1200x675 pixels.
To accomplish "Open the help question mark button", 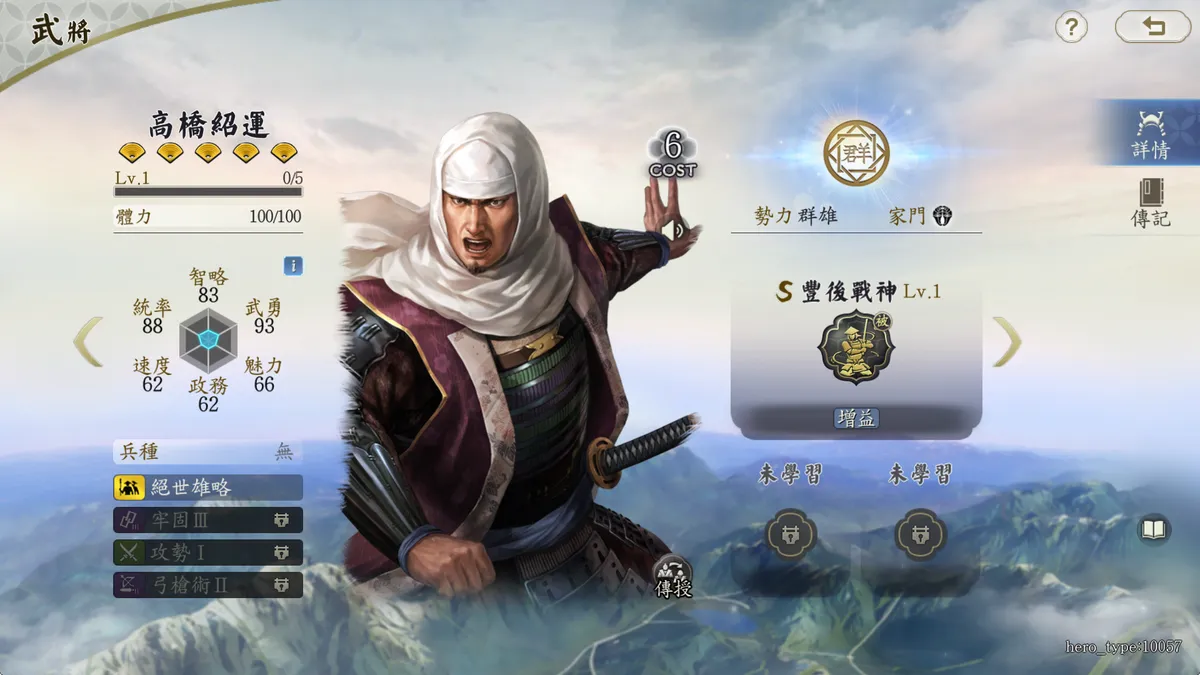I will (x=1071, y=27).
